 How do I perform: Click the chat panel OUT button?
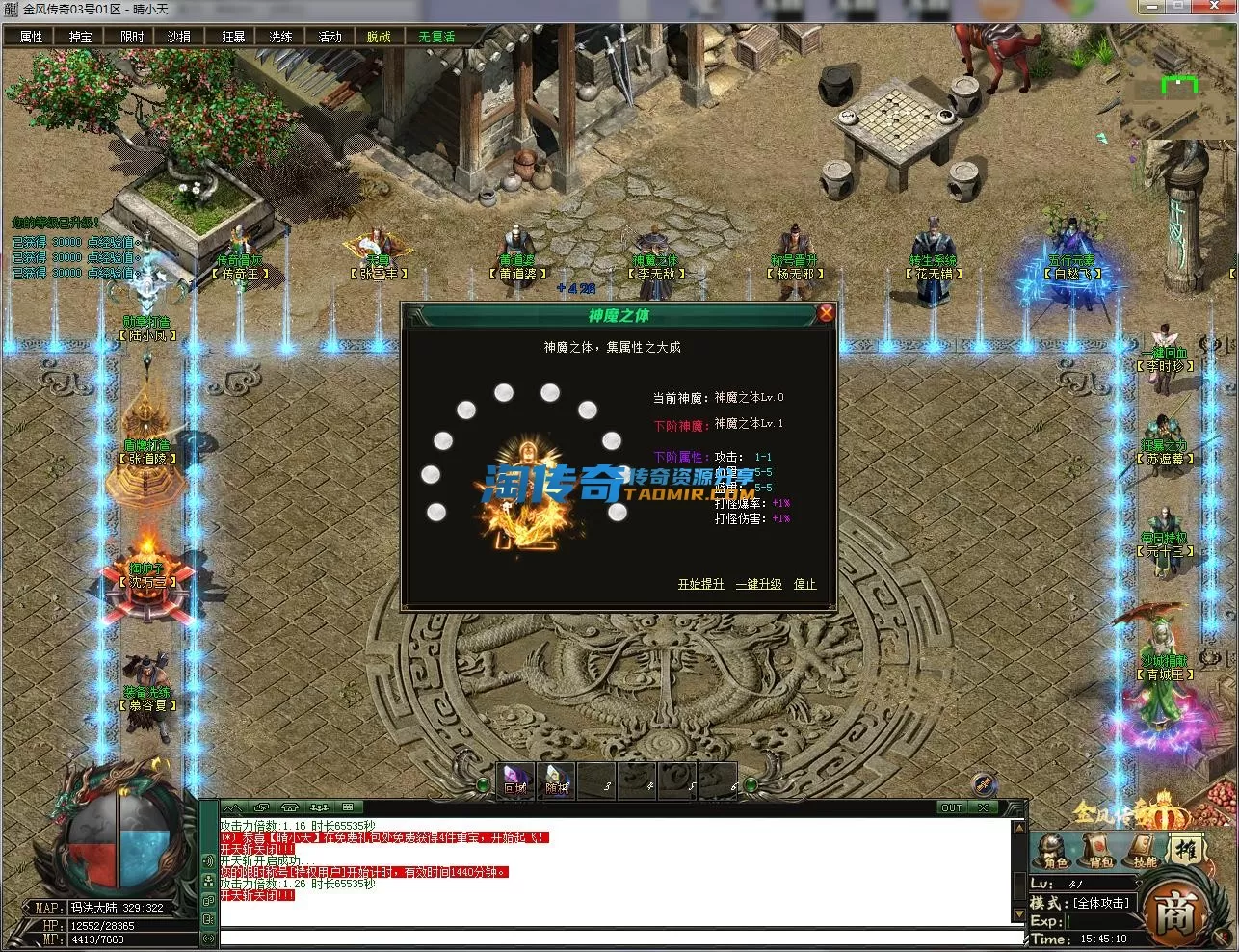point(952,807)
